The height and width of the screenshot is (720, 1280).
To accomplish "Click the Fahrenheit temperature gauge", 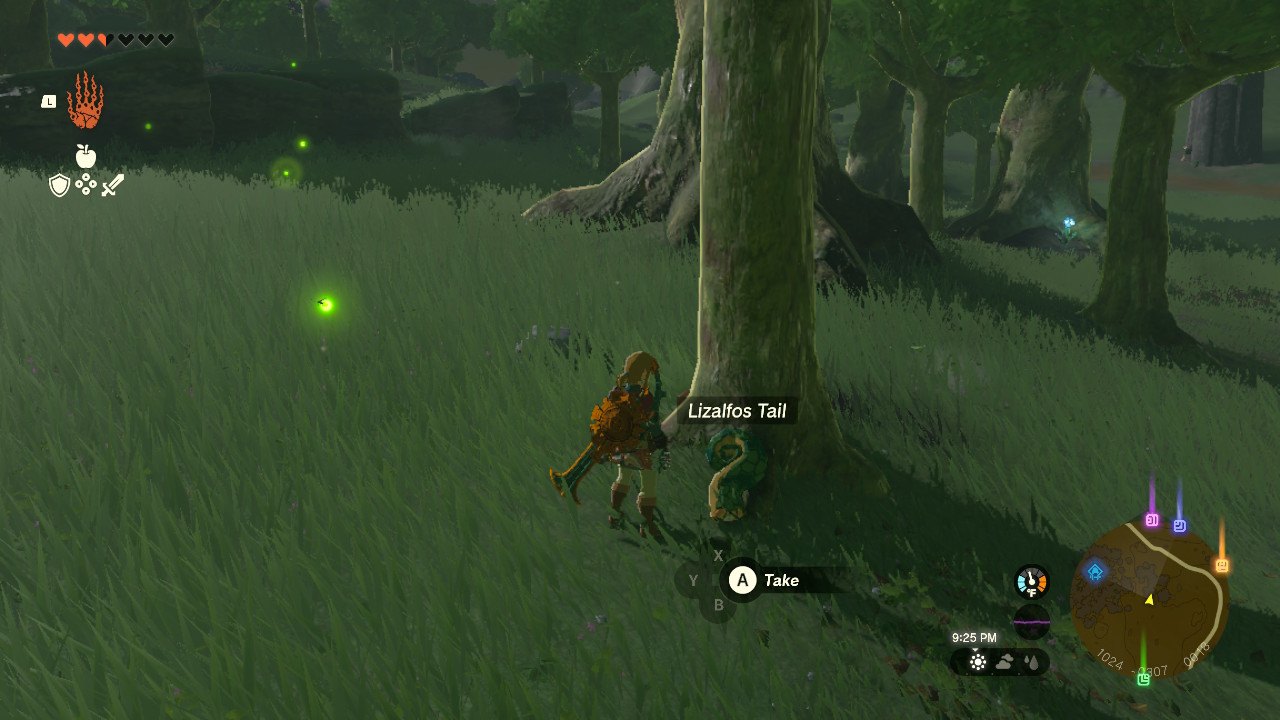I will point(1030,580).
